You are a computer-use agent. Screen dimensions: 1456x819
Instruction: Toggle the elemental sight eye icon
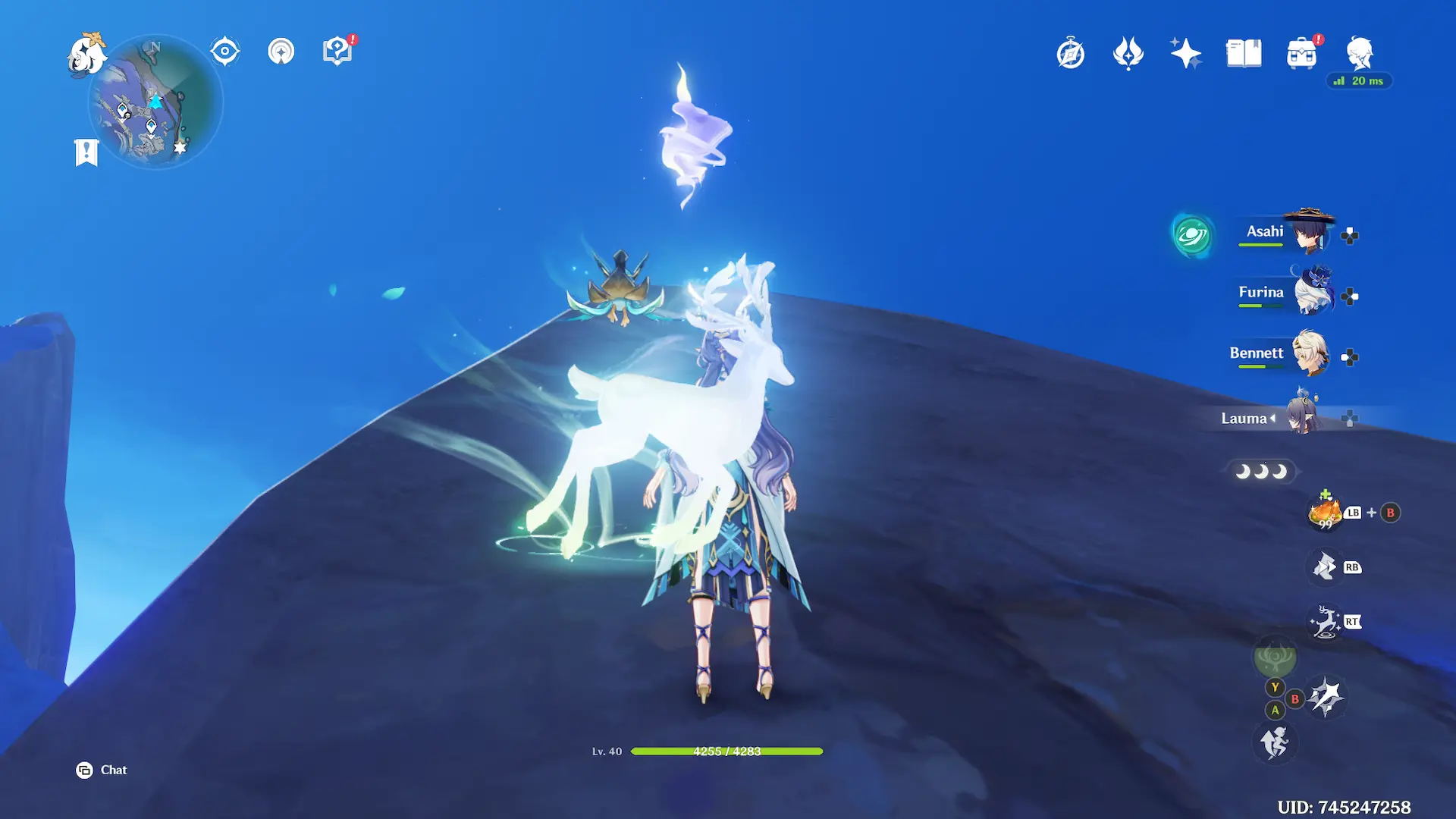click(x=224, y=52)
